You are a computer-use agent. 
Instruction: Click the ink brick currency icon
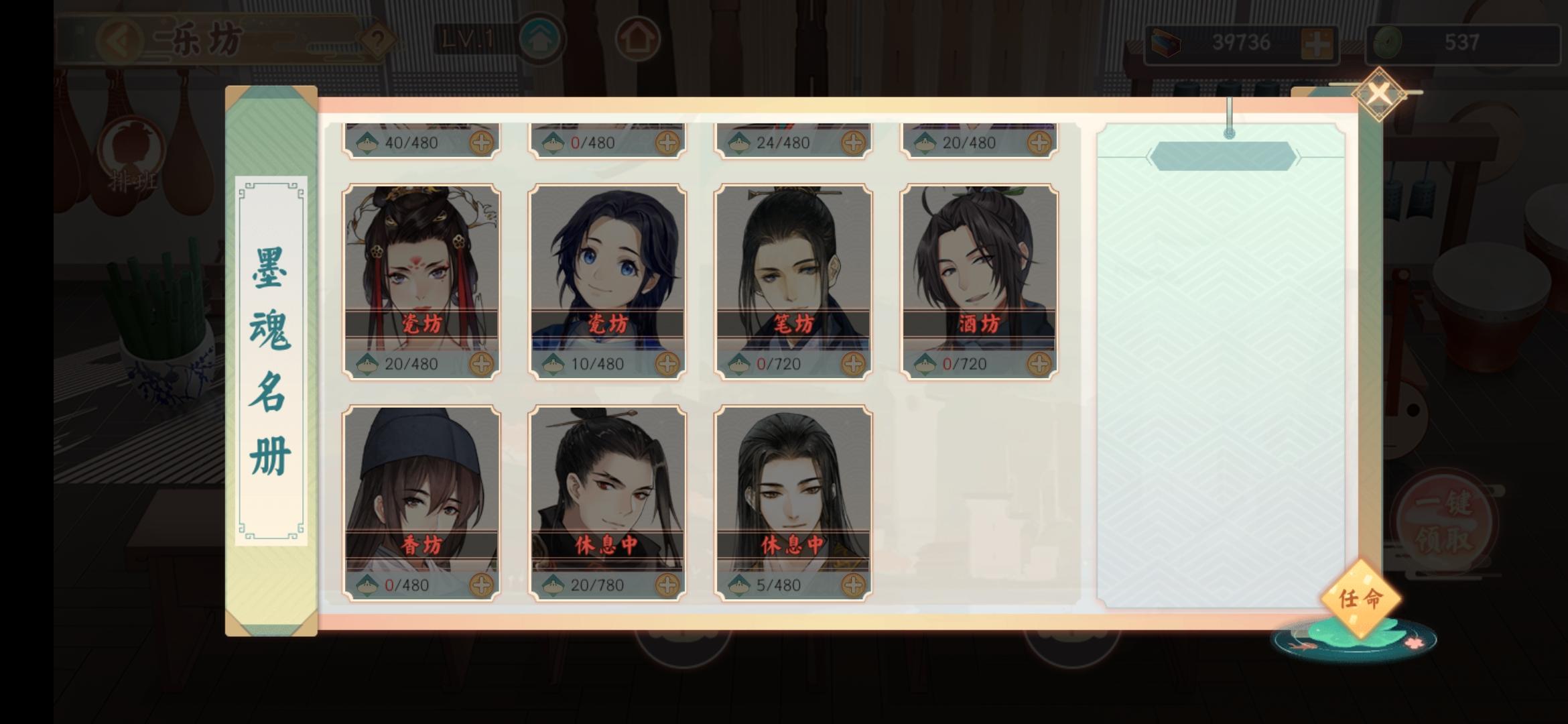[x=1166, y=42]
